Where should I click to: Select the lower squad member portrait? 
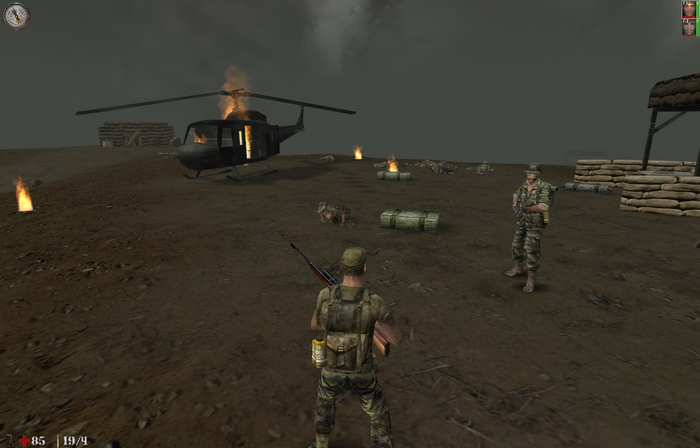tap(689, 27)
